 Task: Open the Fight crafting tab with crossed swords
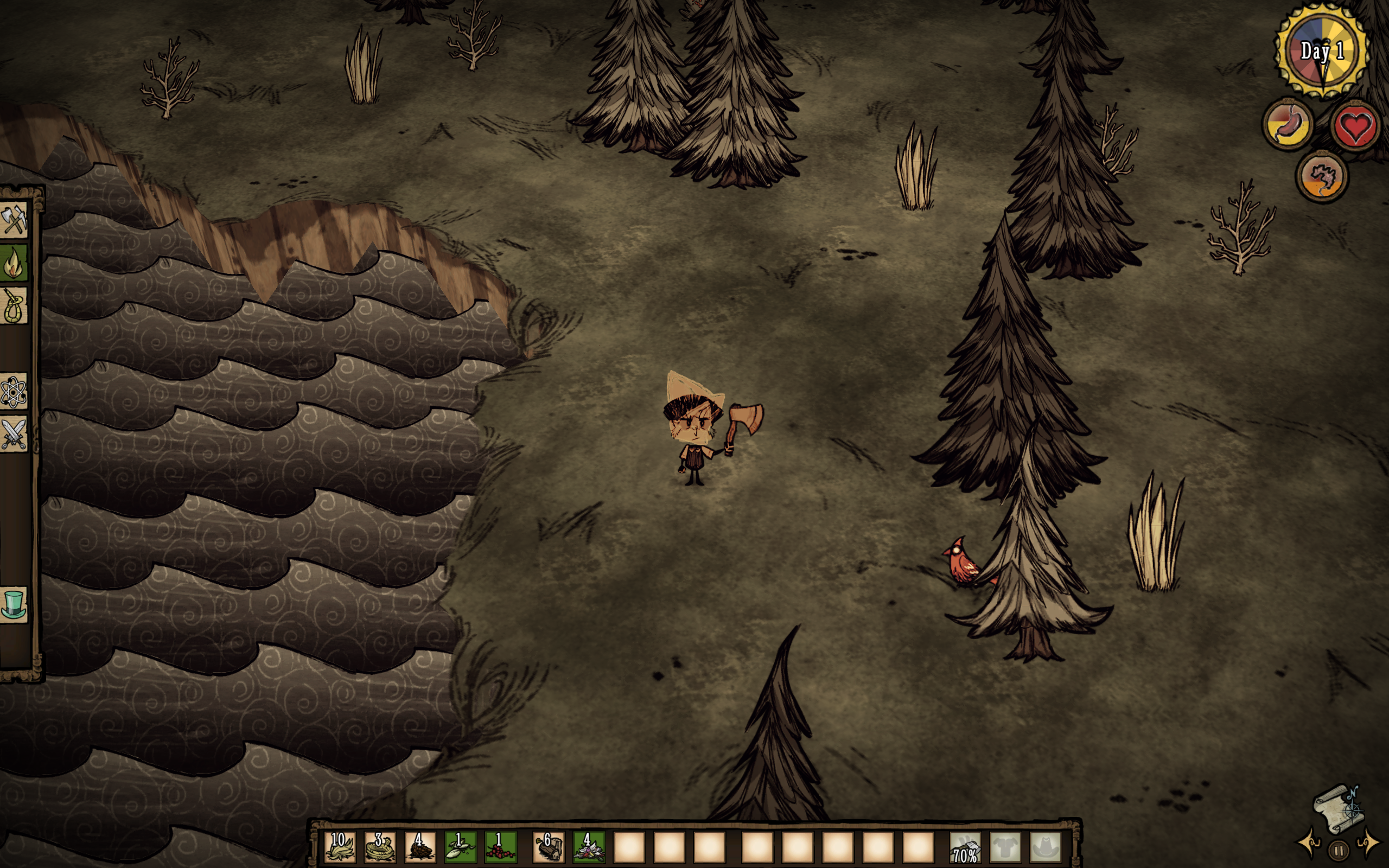click(14, 434)
